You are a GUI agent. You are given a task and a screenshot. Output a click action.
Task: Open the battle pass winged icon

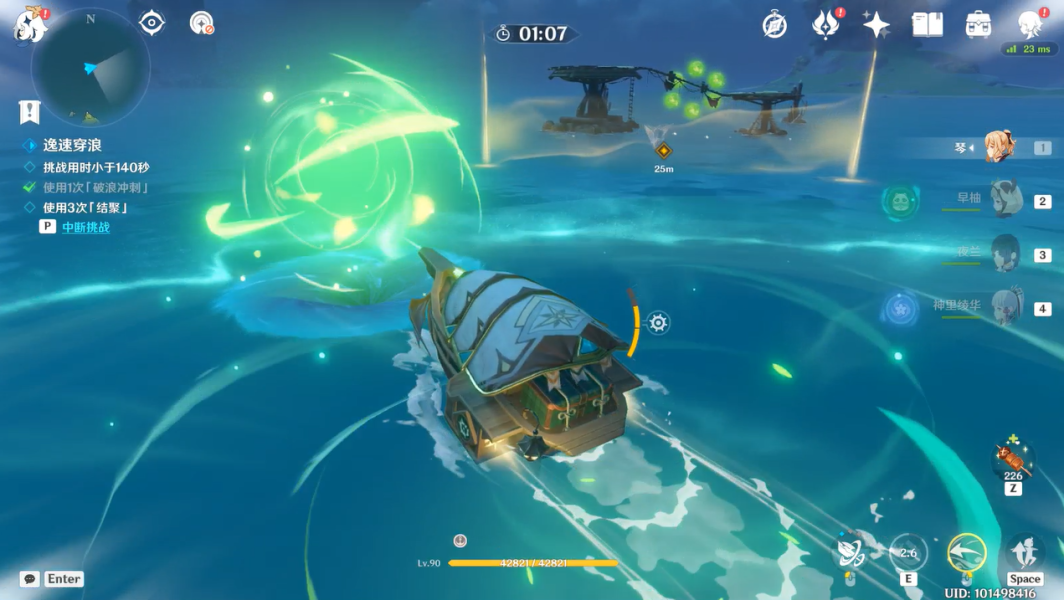(x=825, y=25)
